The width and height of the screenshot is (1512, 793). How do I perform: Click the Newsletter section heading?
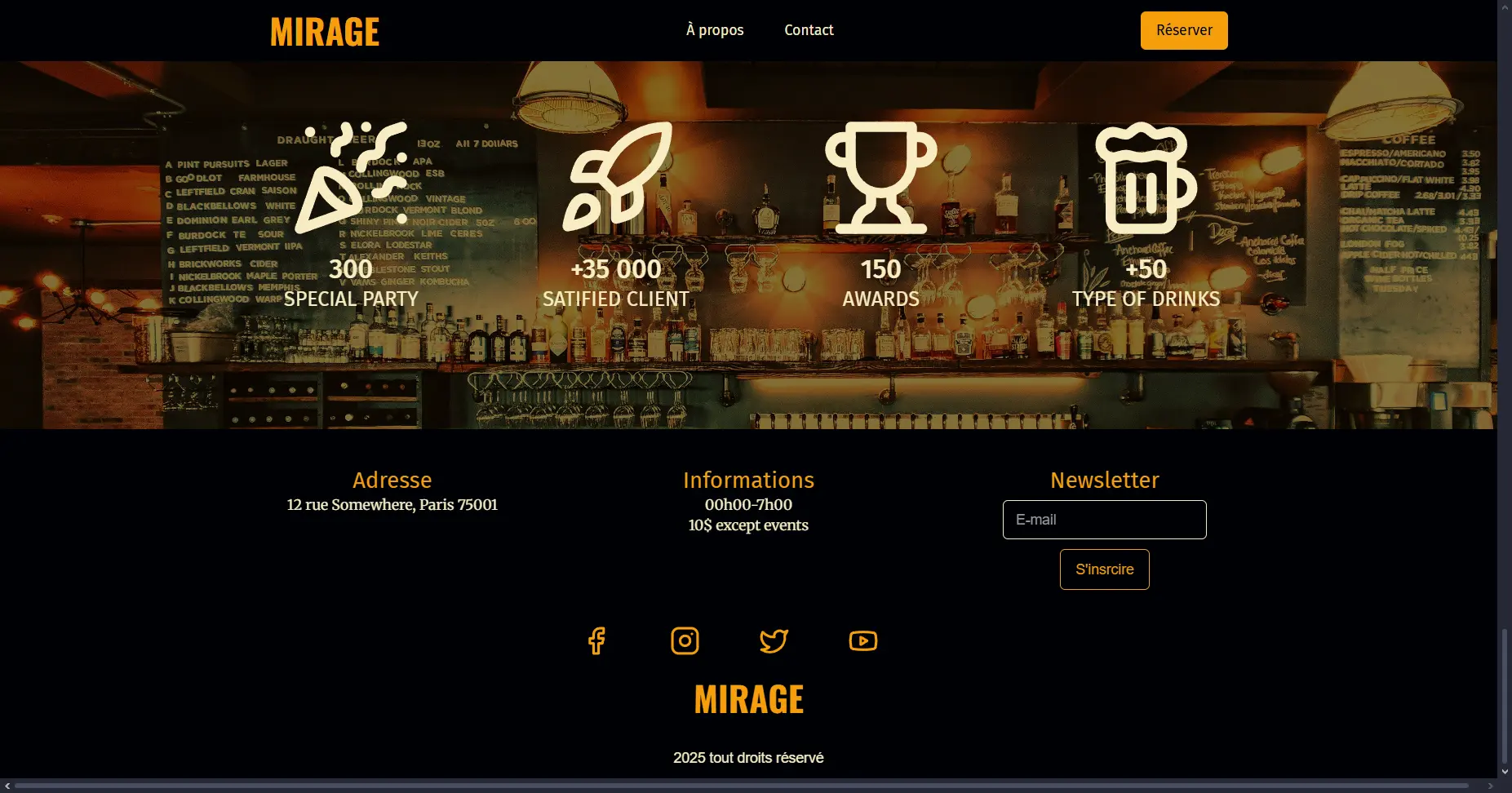[x=1104, y=481]
